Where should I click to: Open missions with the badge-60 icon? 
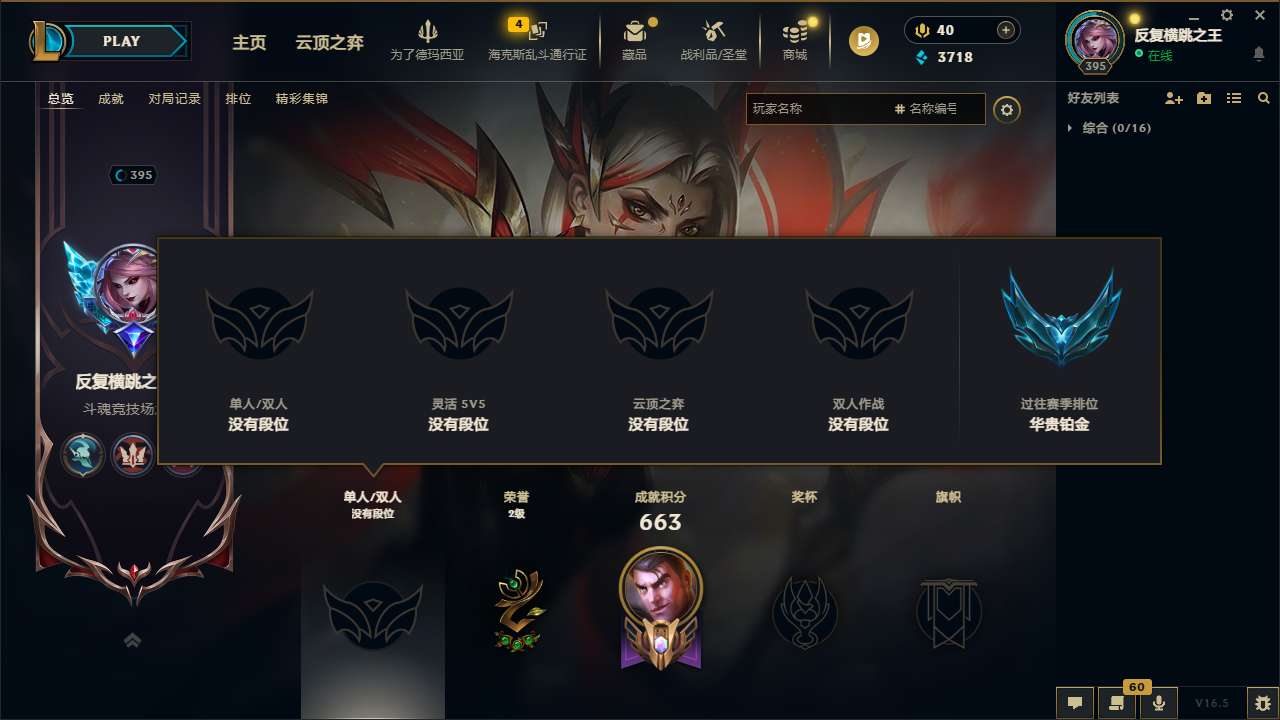point(1117,703)
